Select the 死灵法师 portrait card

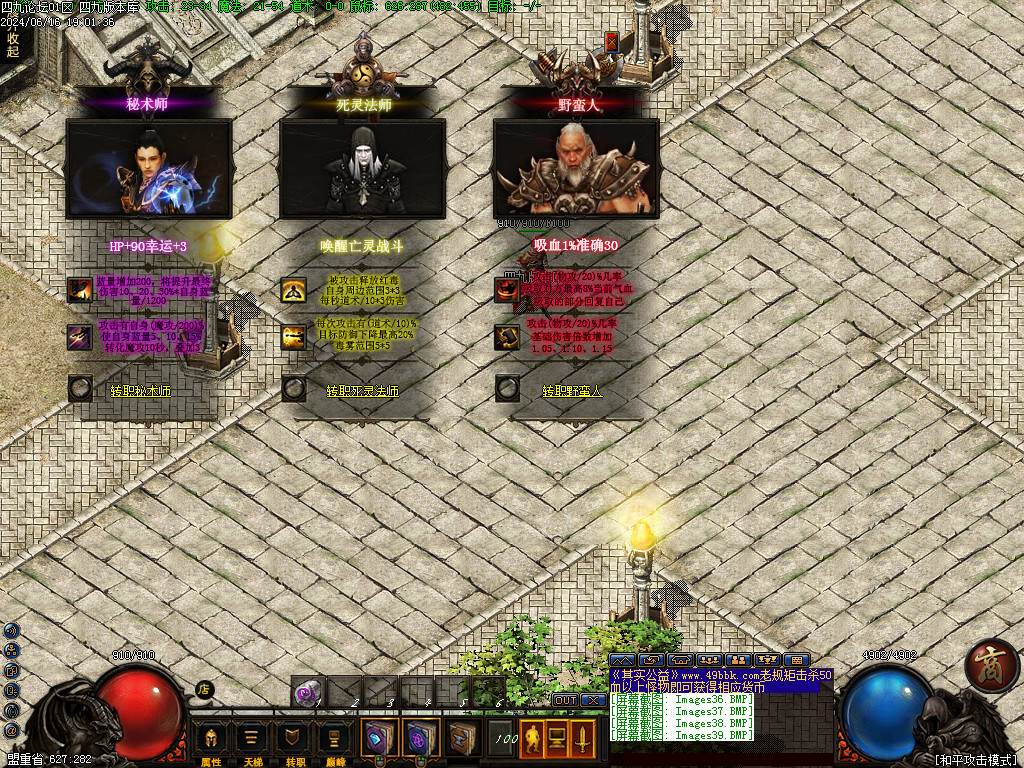click(362, 168)
